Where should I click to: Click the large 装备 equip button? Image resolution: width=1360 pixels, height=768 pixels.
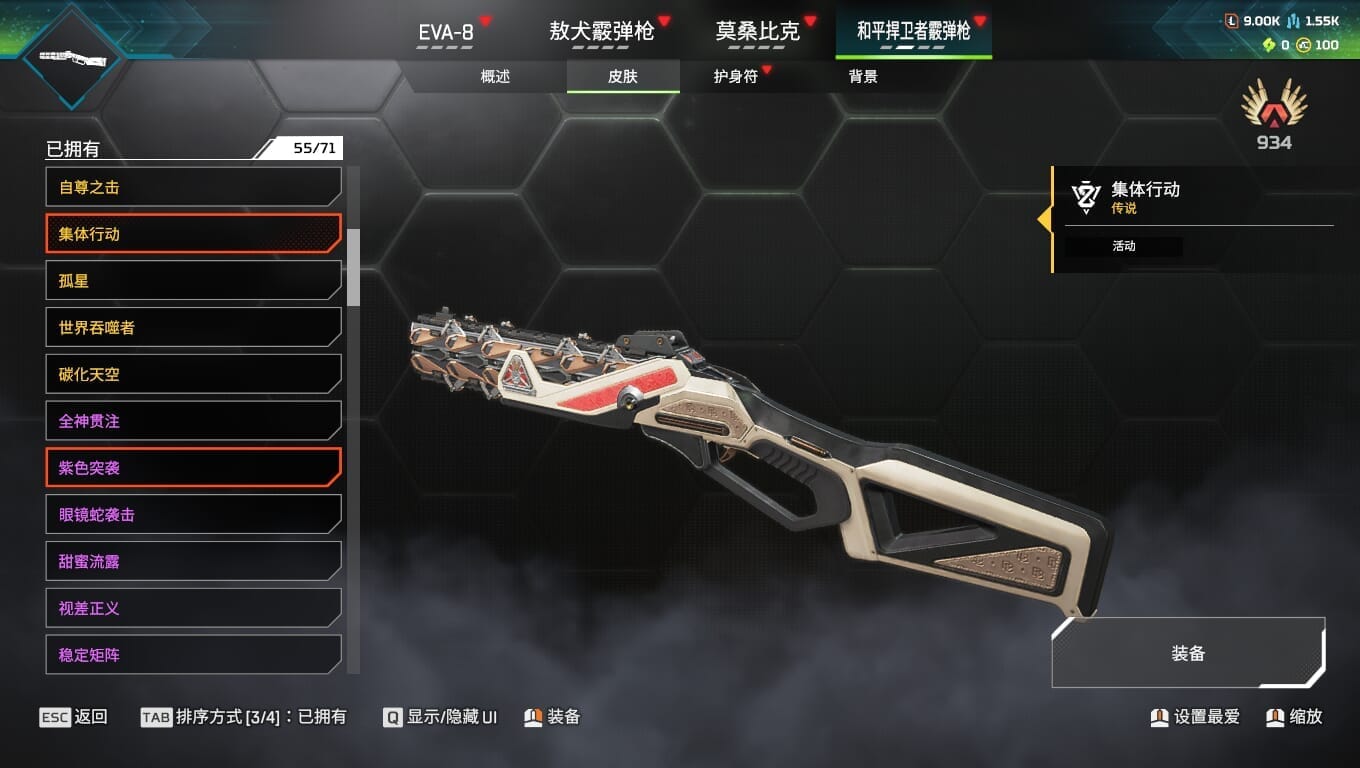tap(1188, 654)
